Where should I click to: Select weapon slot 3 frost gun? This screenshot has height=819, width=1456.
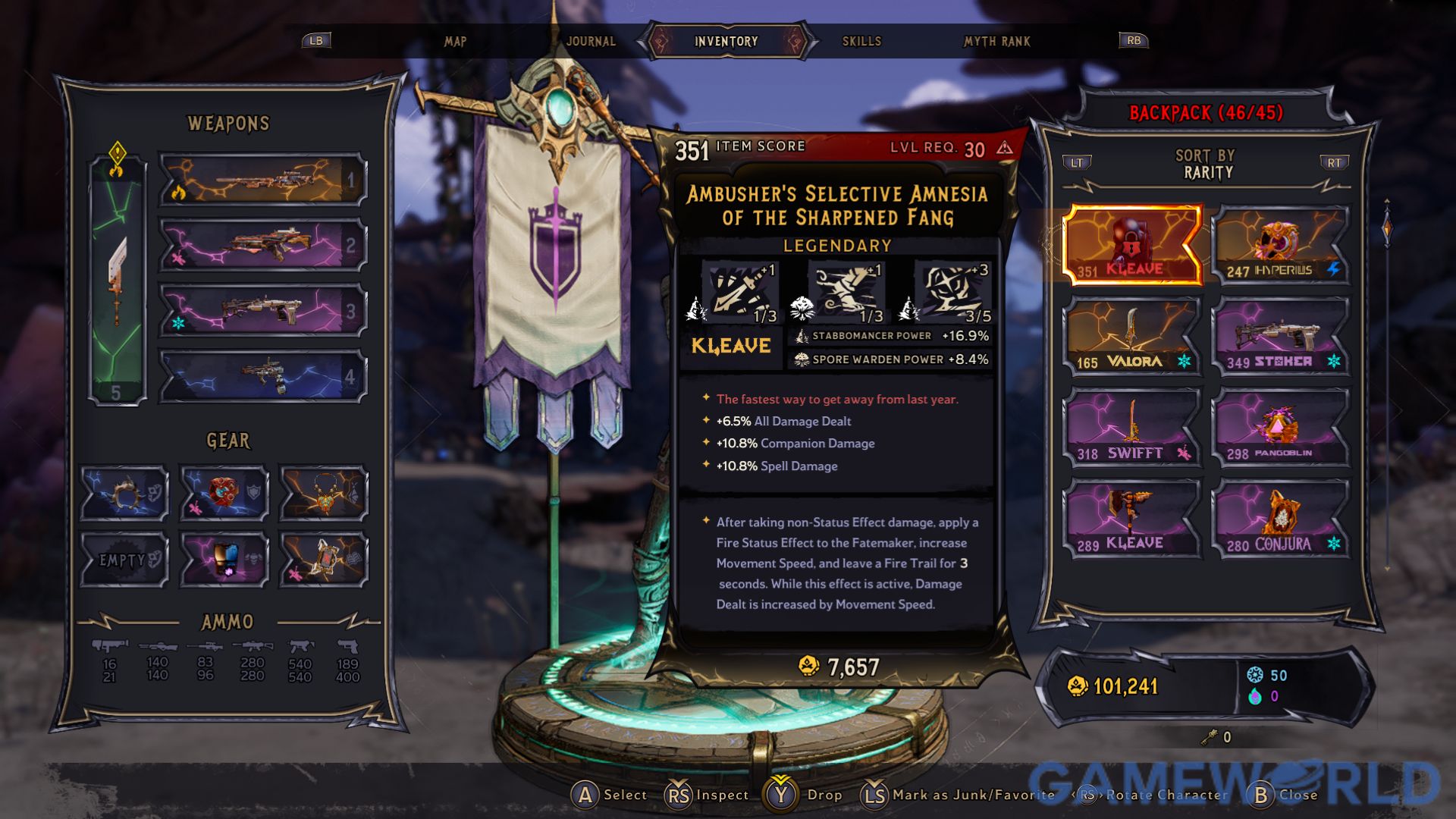(x=262, y=311)
